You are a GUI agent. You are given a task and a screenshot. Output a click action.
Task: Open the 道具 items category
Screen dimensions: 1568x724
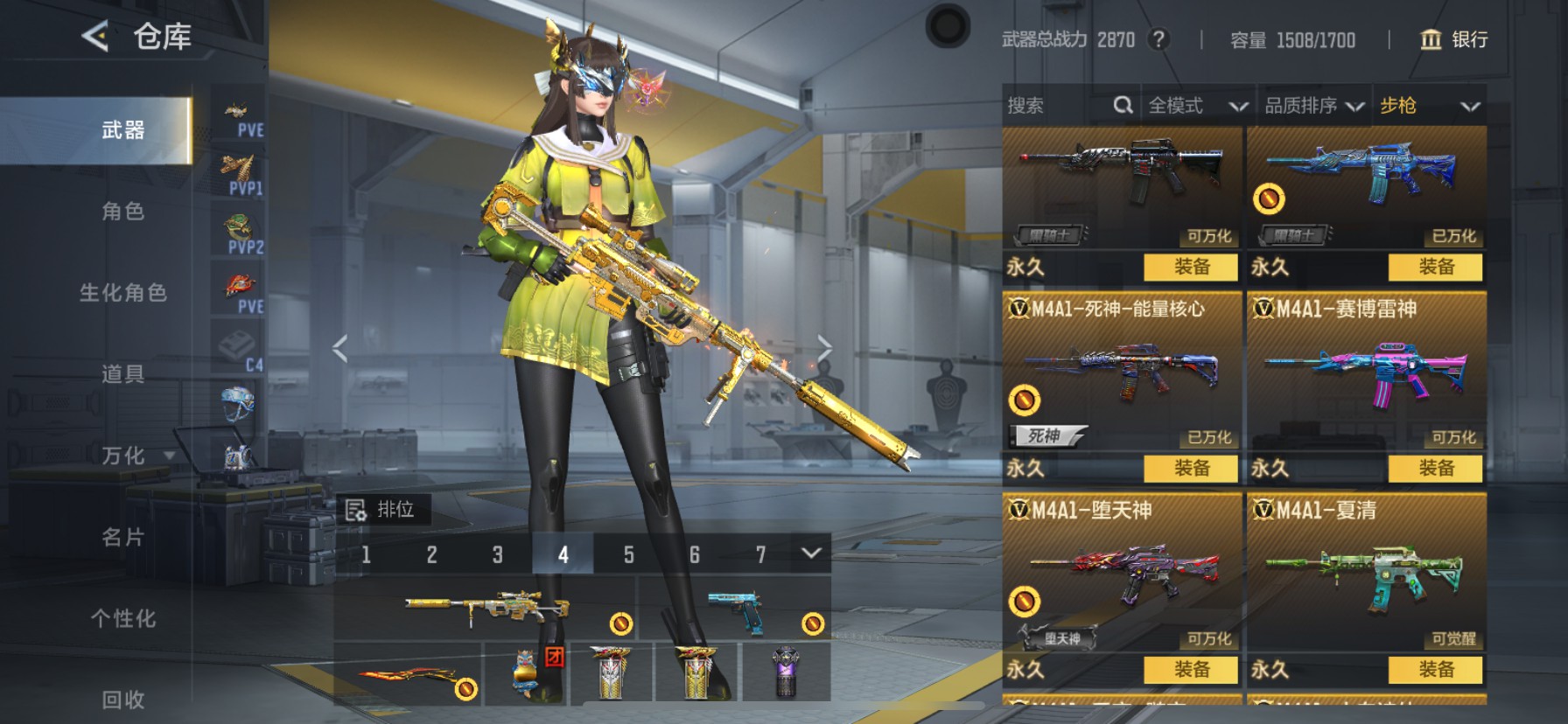coord(122,374)
